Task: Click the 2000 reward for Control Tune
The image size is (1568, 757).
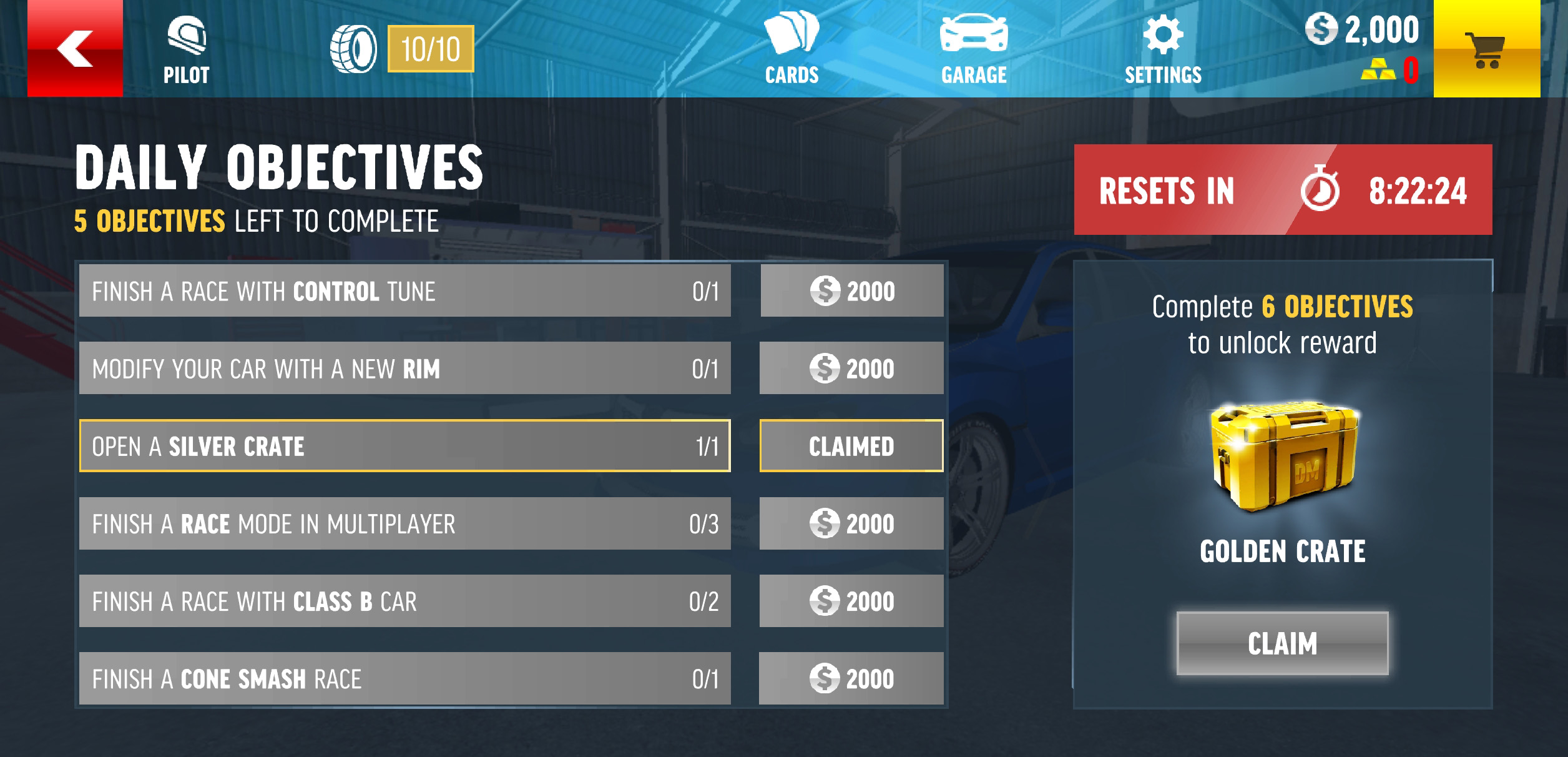Action: click(x=851, y=291)
